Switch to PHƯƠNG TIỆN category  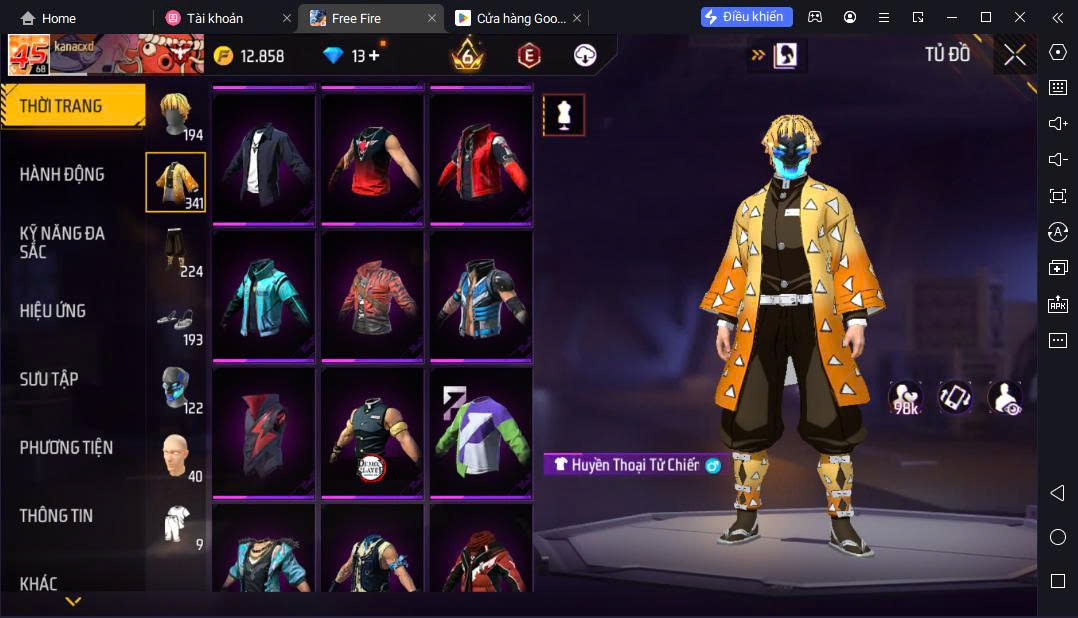(x=66, y=447)
